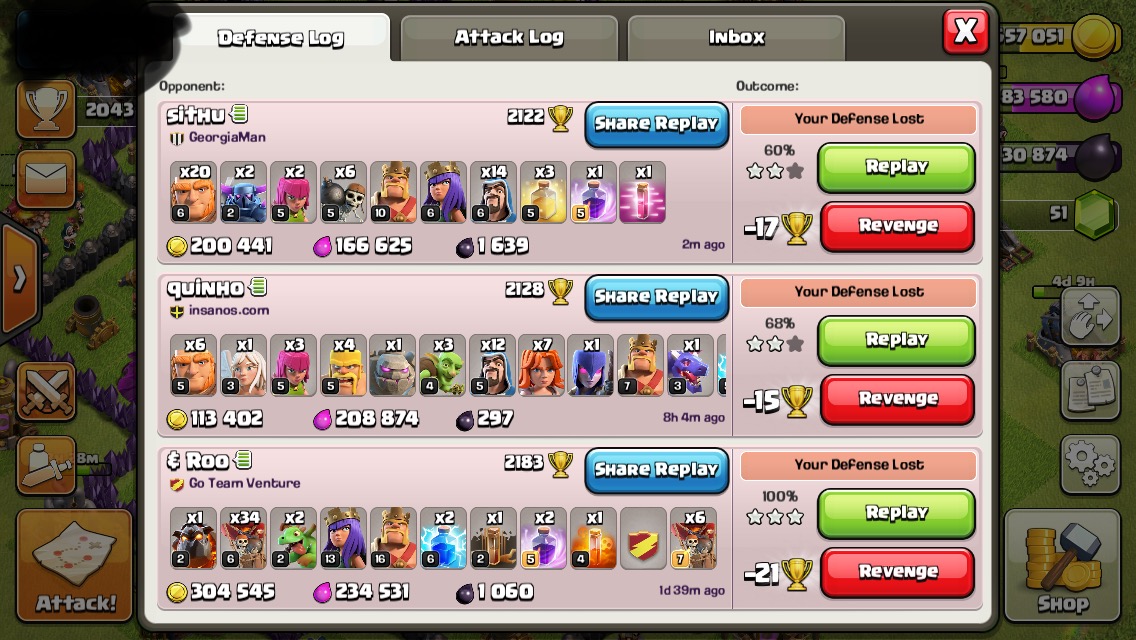Open the gear settings button

pyautogui.click(x=1089, y=463)
